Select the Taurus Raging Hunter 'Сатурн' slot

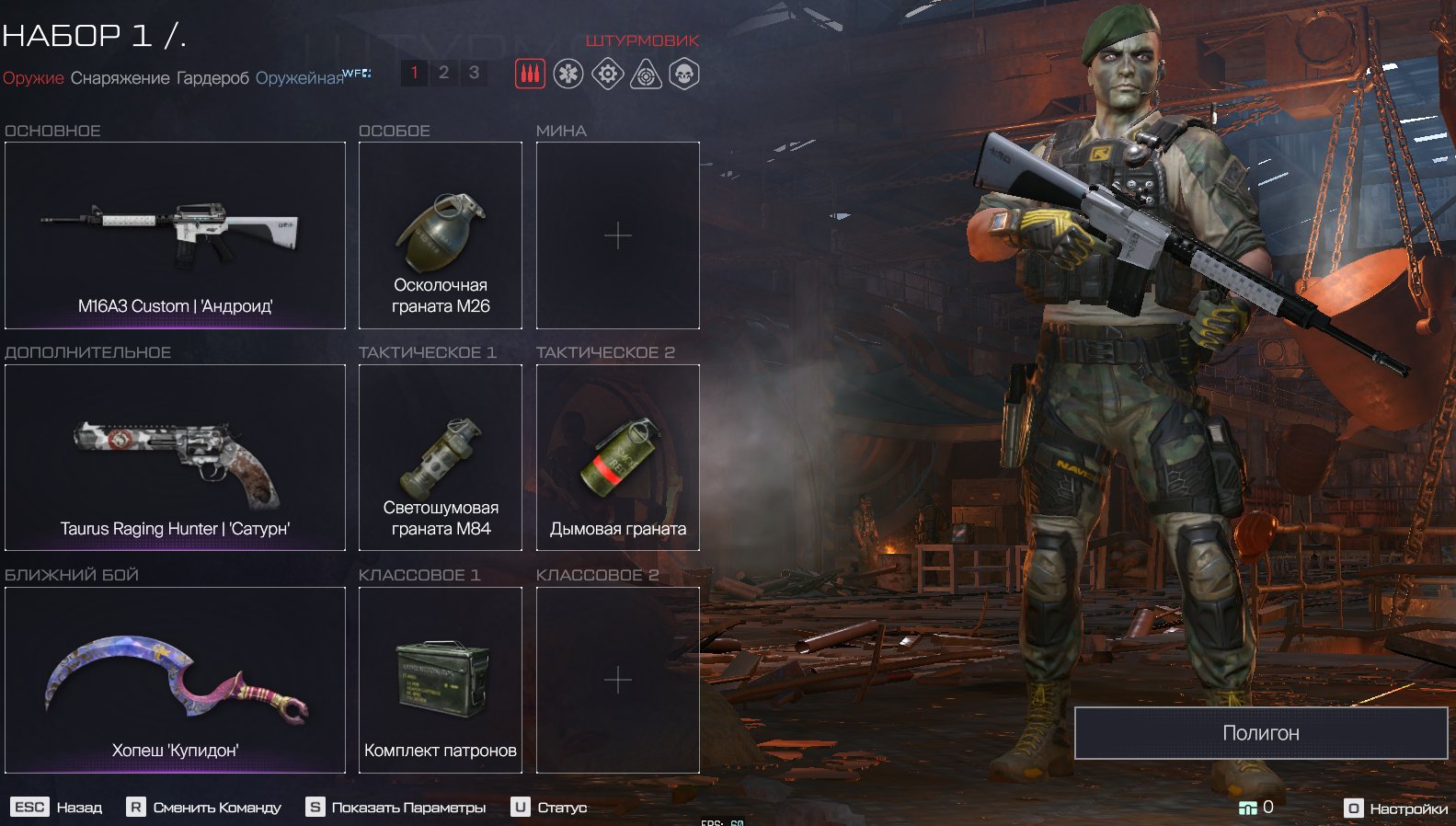175,458
